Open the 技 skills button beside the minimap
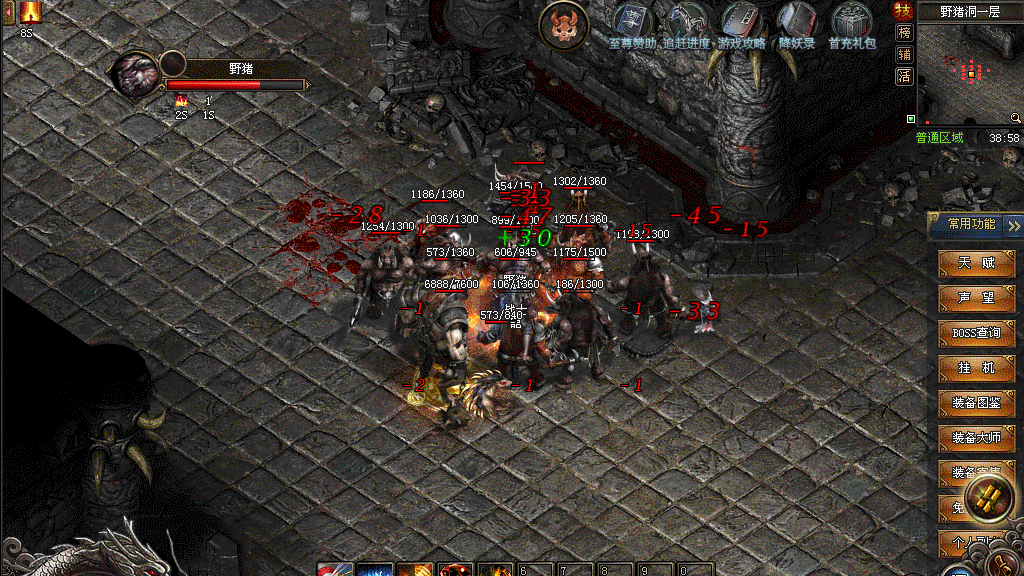 tap(904, 11)
